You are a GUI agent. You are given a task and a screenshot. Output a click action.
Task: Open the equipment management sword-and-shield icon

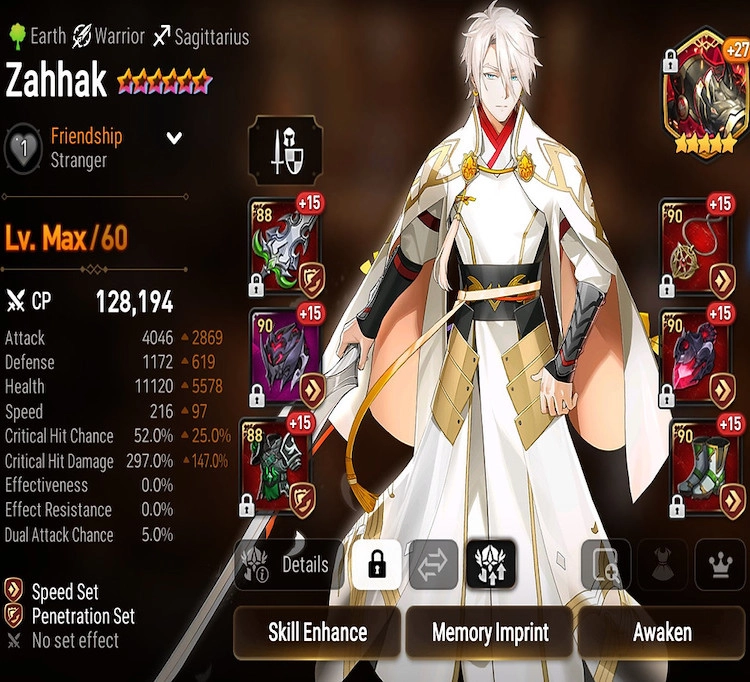[286, 151]
